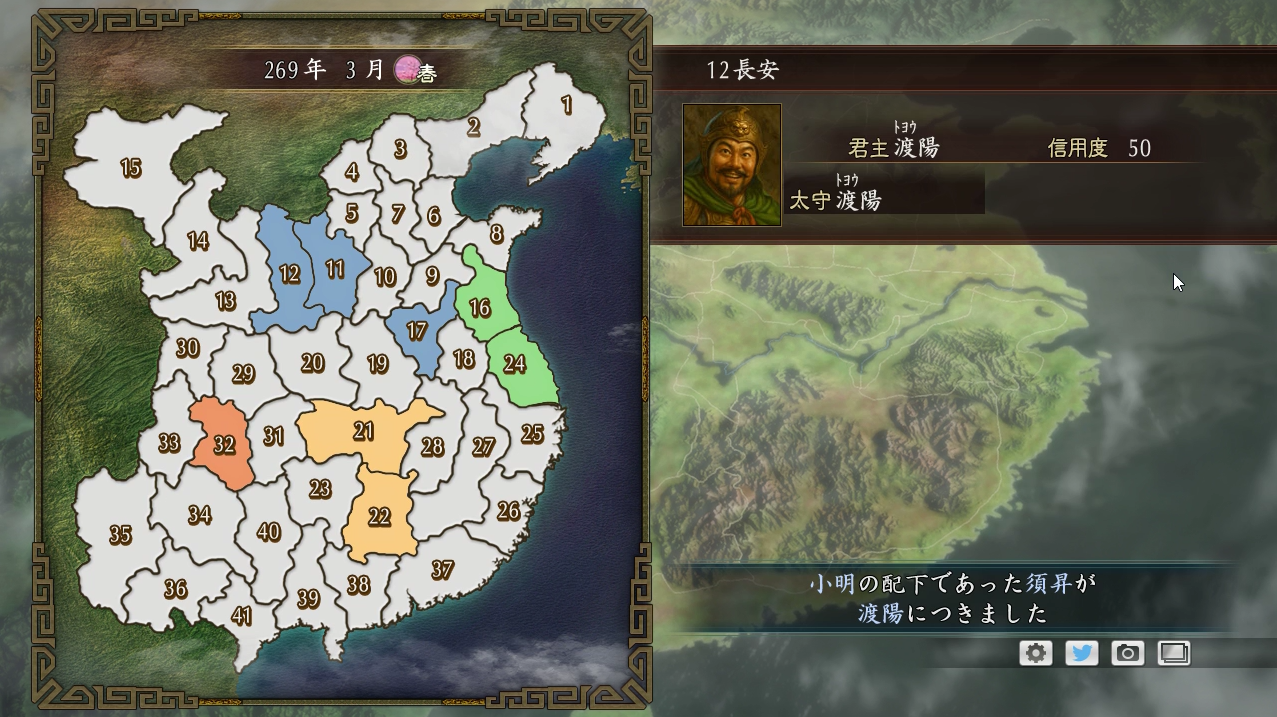Select province 37 on the map
The width and height of the screenshot is (1277, 717).
(x=443, y=570)
